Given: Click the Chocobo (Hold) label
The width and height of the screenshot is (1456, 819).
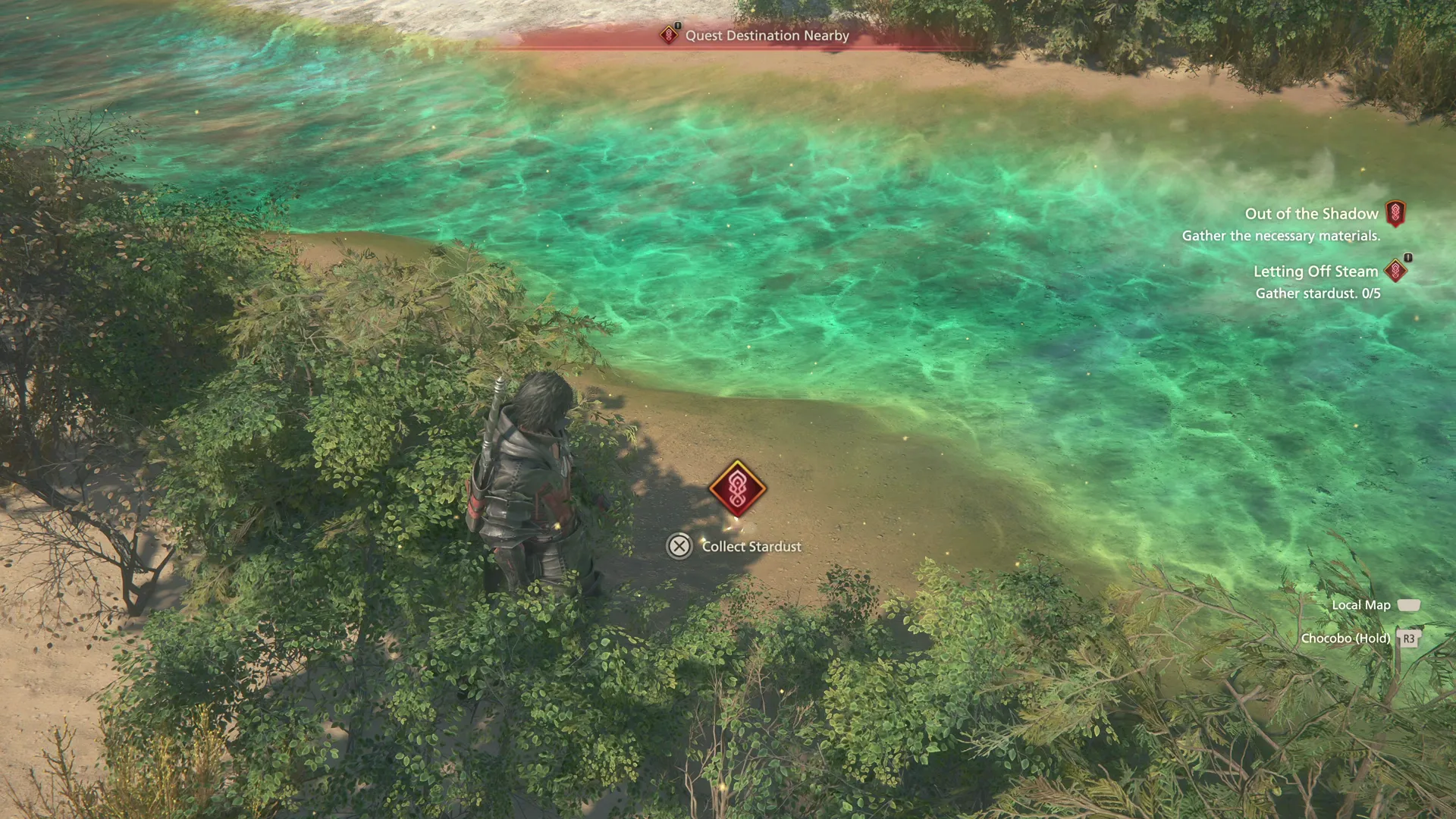Looking at the screenshot, I should coord(1345,638).
